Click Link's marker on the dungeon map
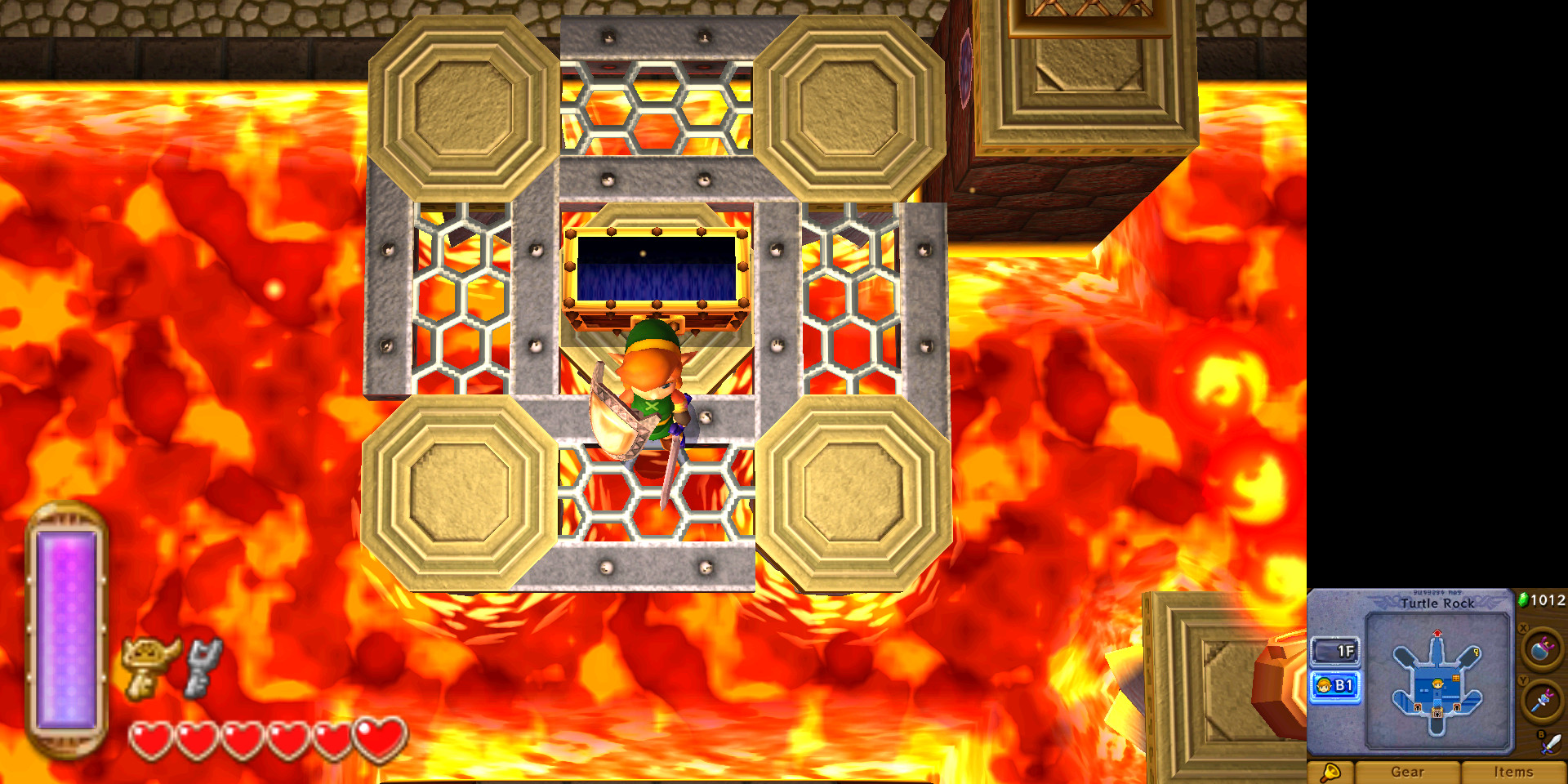The height and width of the screenshot is (784, 1568). click(x=1437, y=685)
